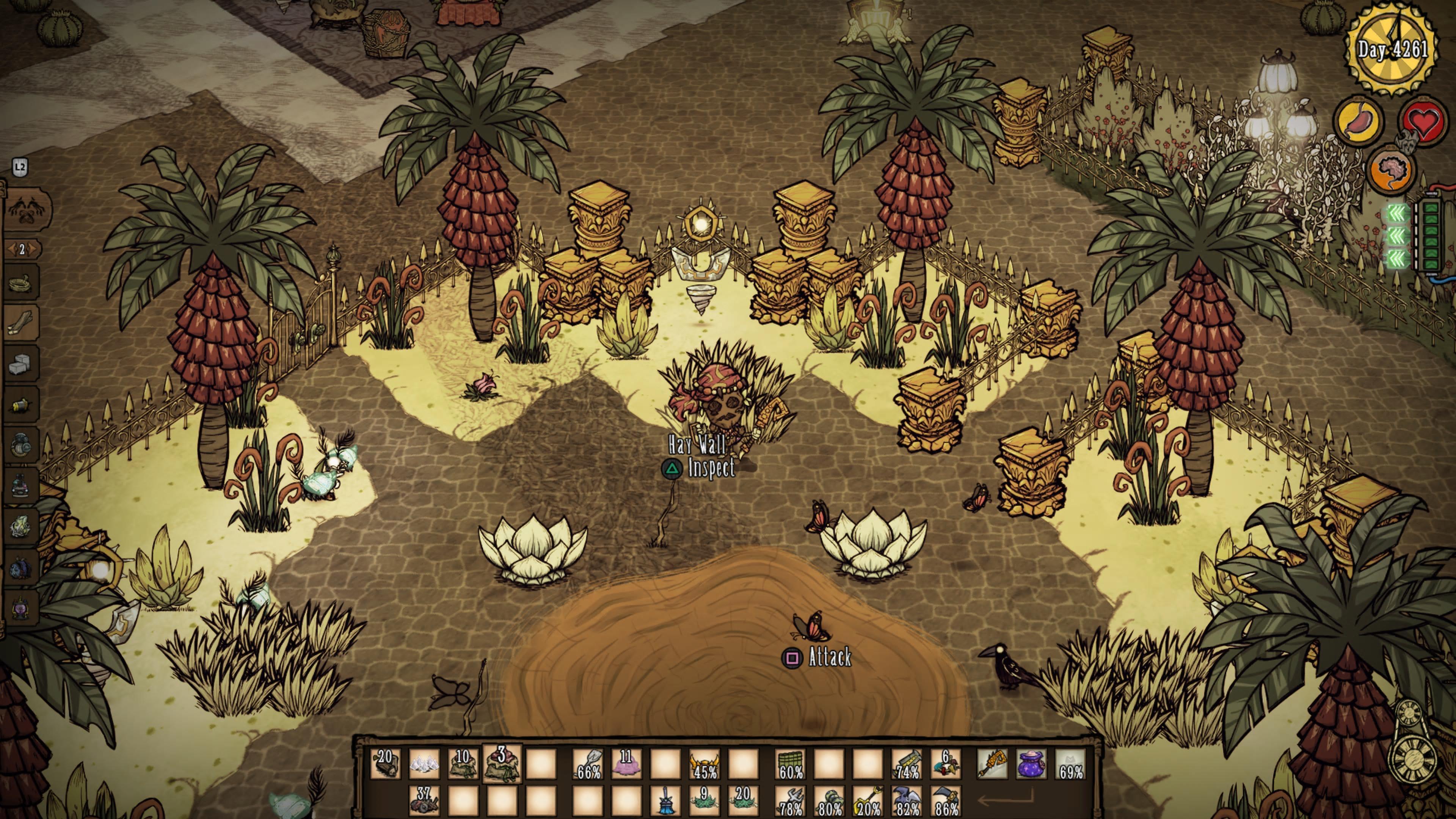Pick the white salt crystals slot
The width and height of the screenshot is (1456, 819).
(424, 764)
